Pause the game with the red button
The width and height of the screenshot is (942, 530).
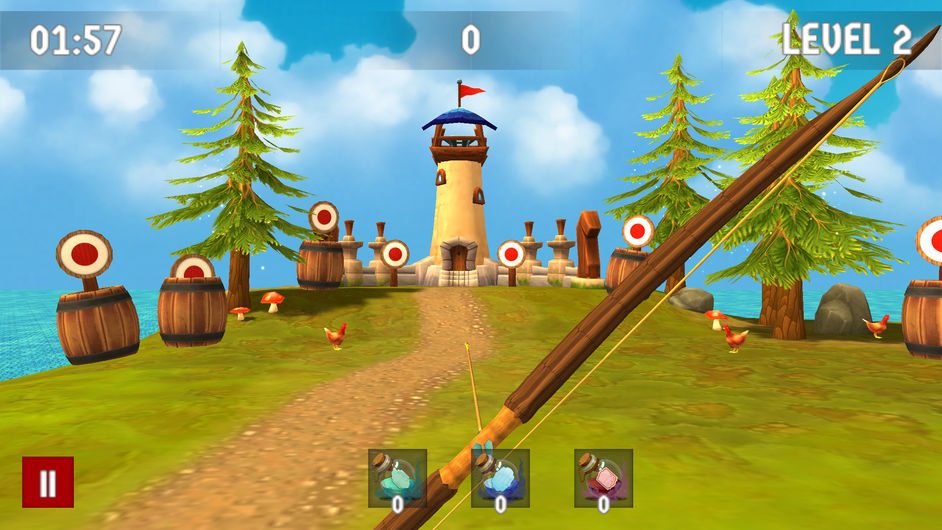(x=48, y=482)
